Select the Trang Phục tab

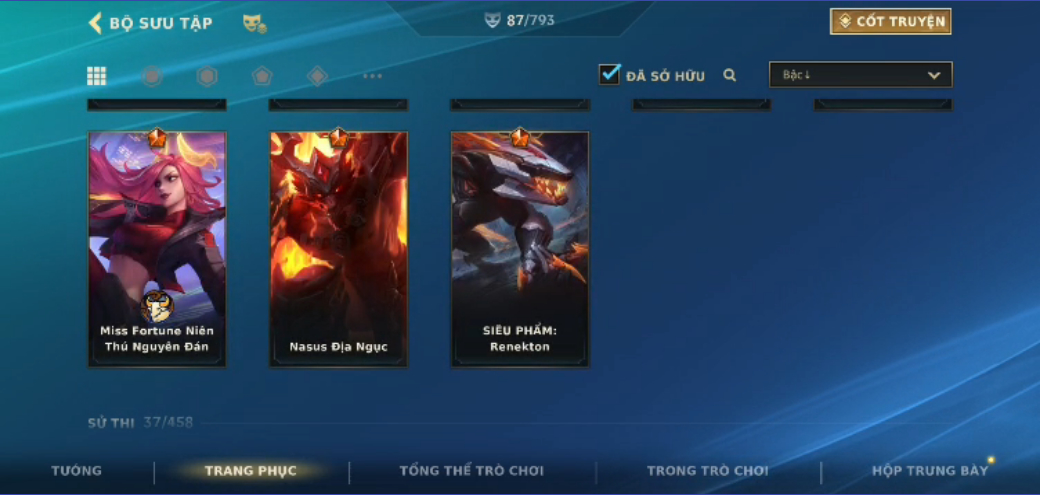click(250, 471)
